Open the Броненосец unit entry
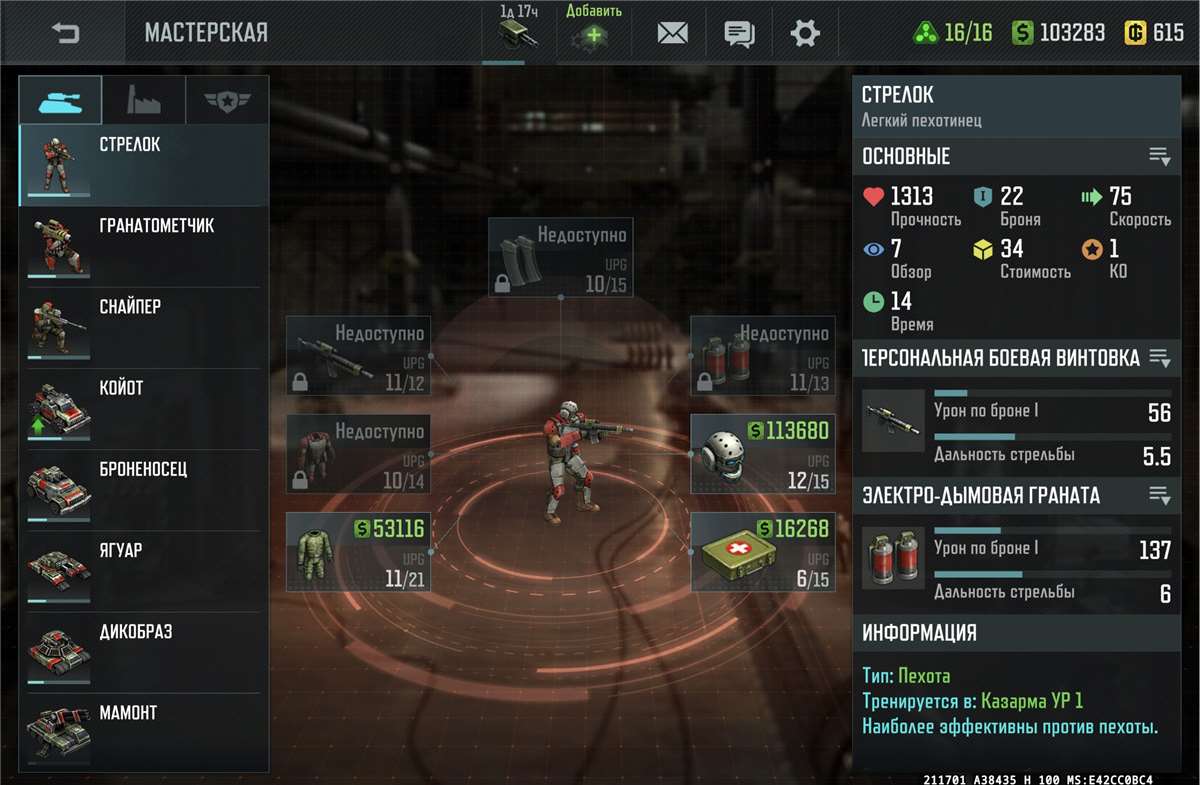Viewport: 1200px width, 785px height. click(x=143, y=489)
